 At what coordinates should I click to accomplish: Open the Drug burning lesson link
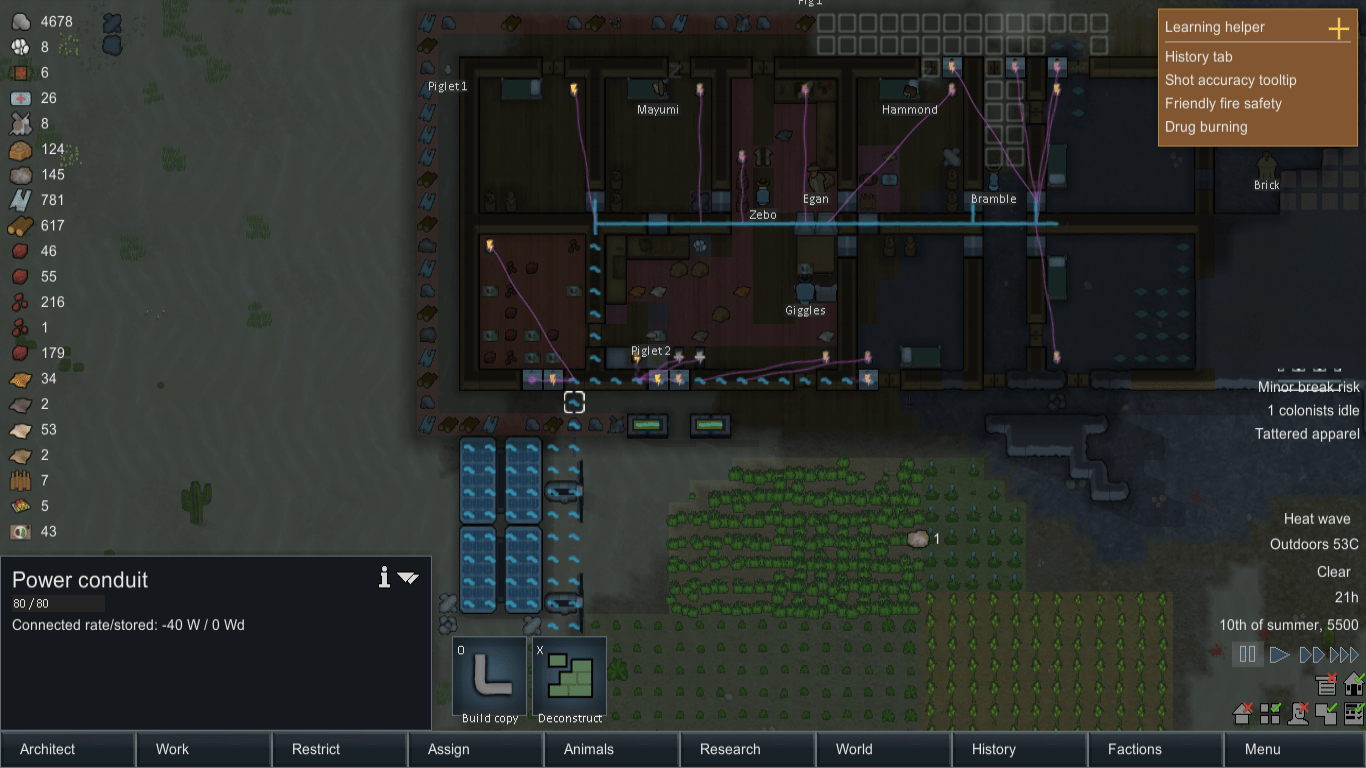click(1205, 127)
